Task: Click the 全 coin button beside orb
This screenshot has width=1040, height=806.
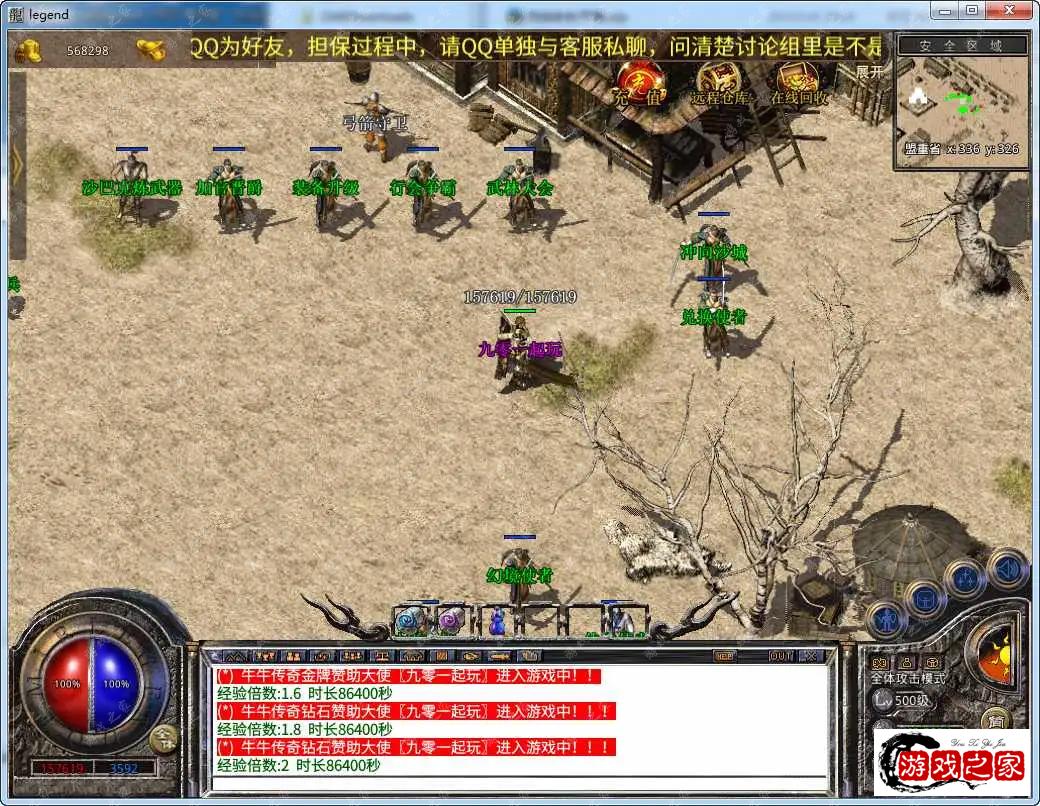Action: 164,738
